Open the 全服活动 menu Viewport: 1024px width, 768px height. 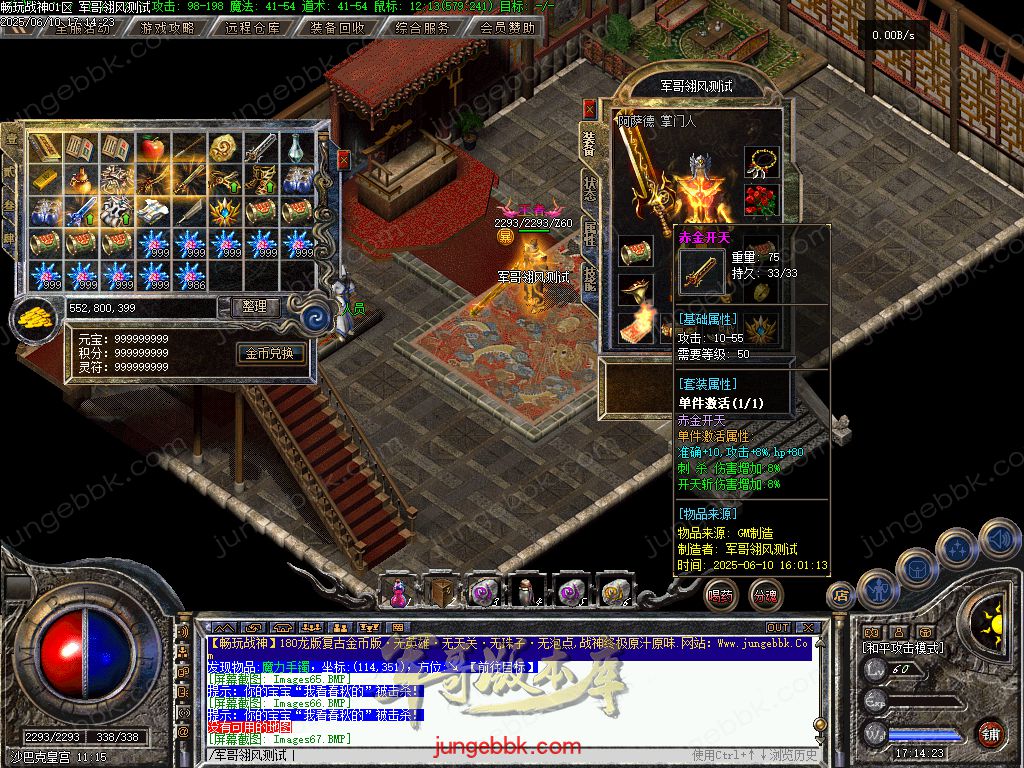click(82, 28)
